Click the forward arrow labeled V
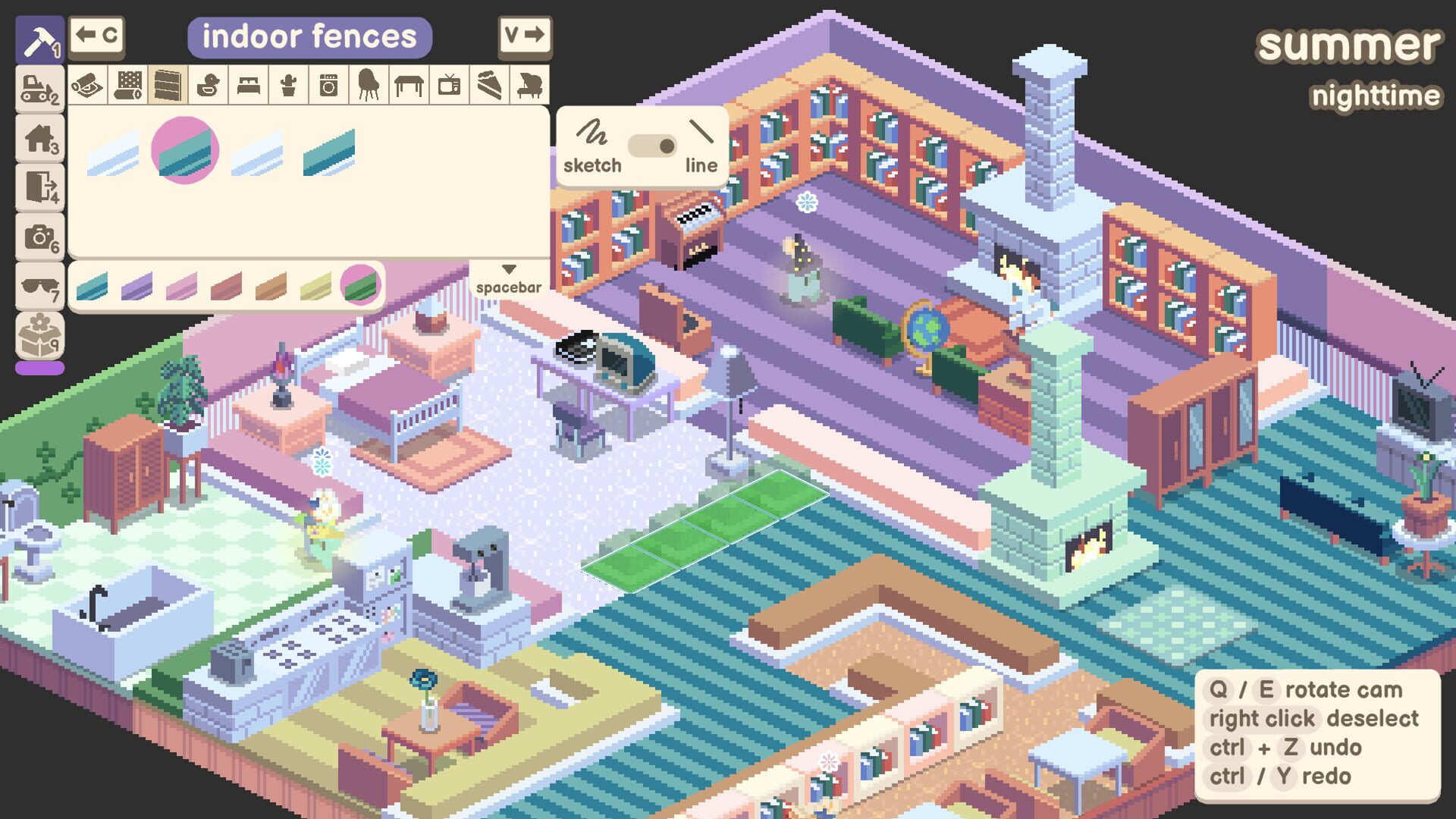Screen dimensions: 1456x819 527,35
